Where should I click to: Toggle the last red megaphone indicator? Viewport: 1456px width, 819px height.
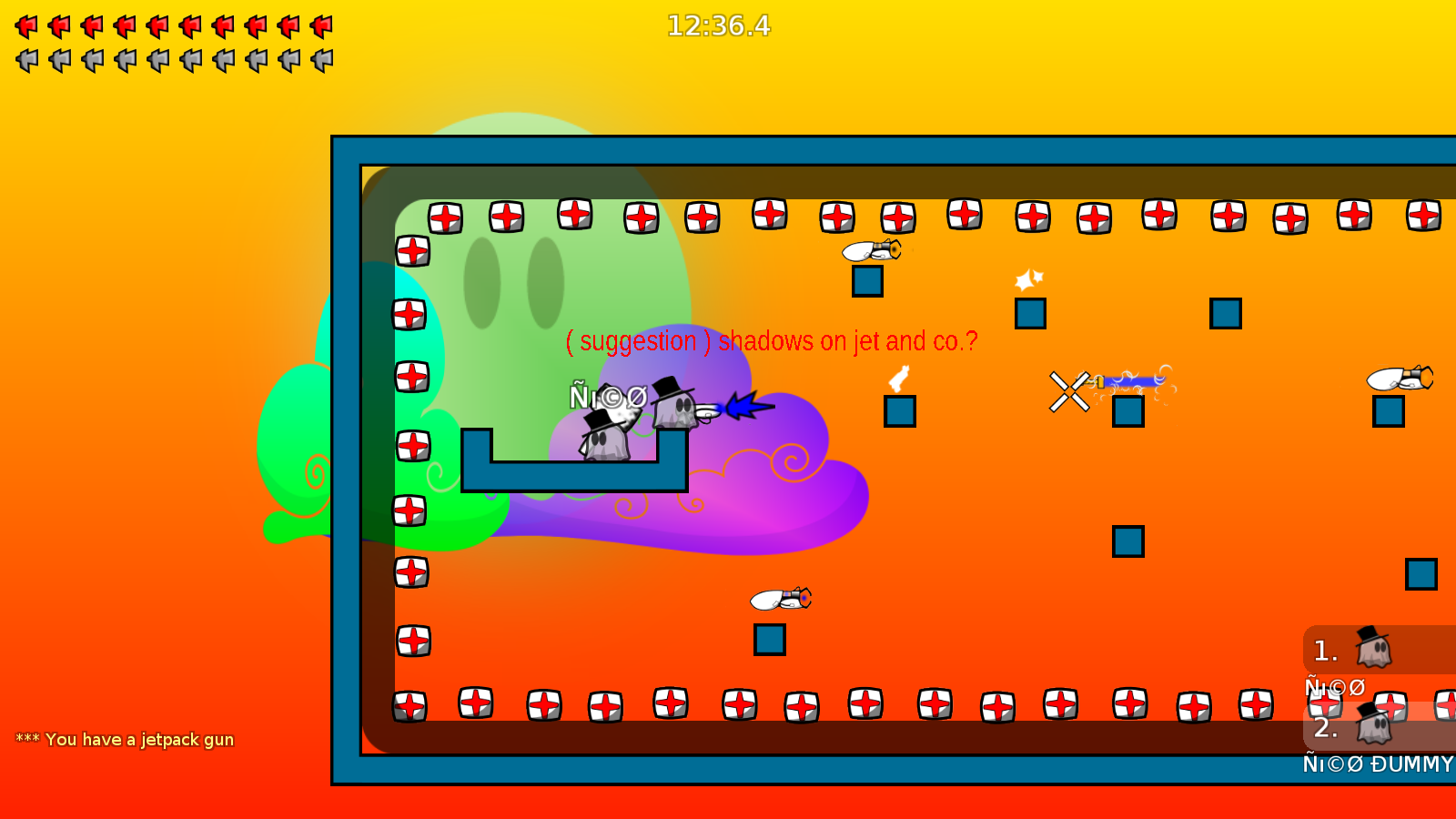[x=323, y=26]
